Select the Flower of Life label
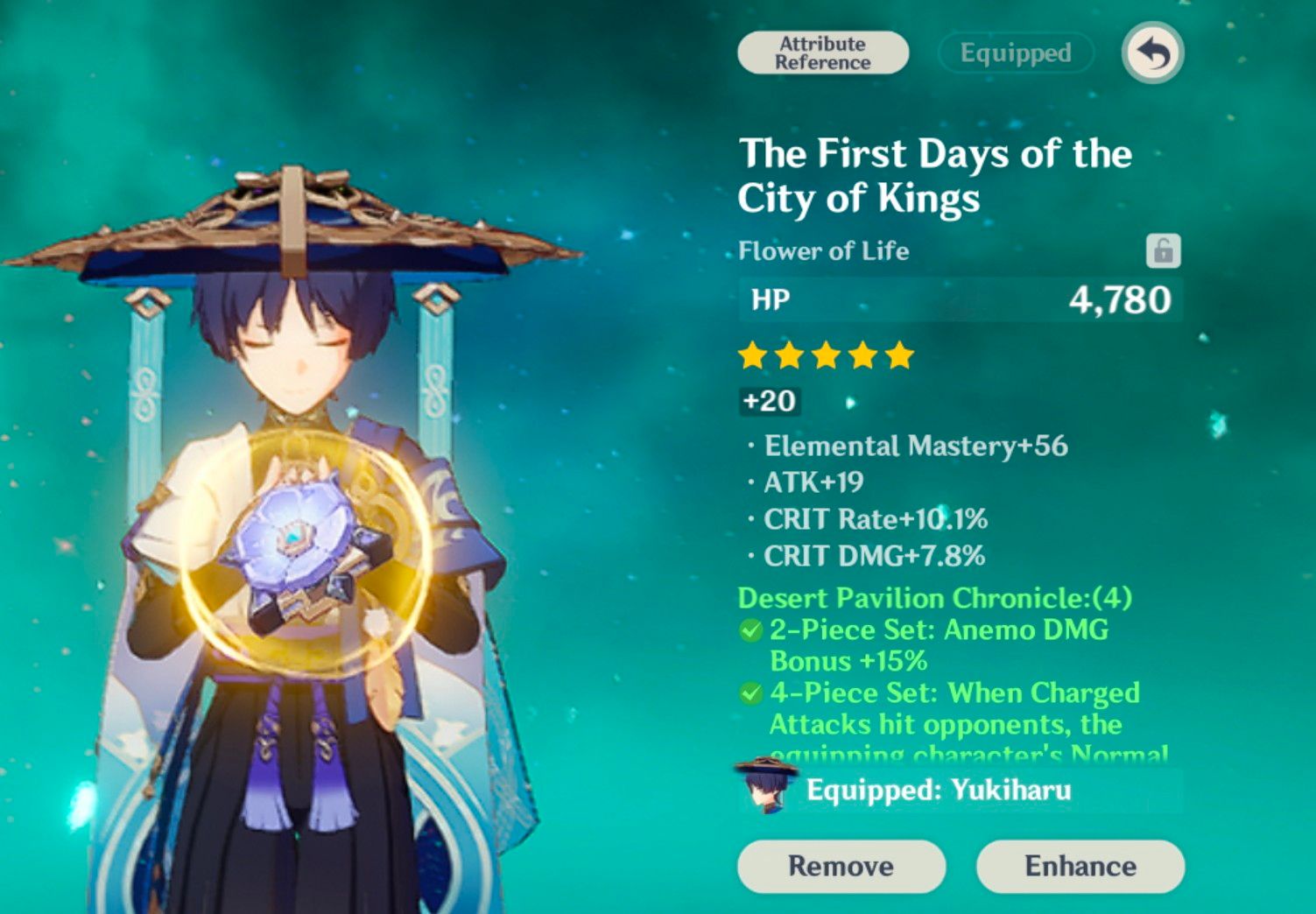 click(x=822, y=251)
